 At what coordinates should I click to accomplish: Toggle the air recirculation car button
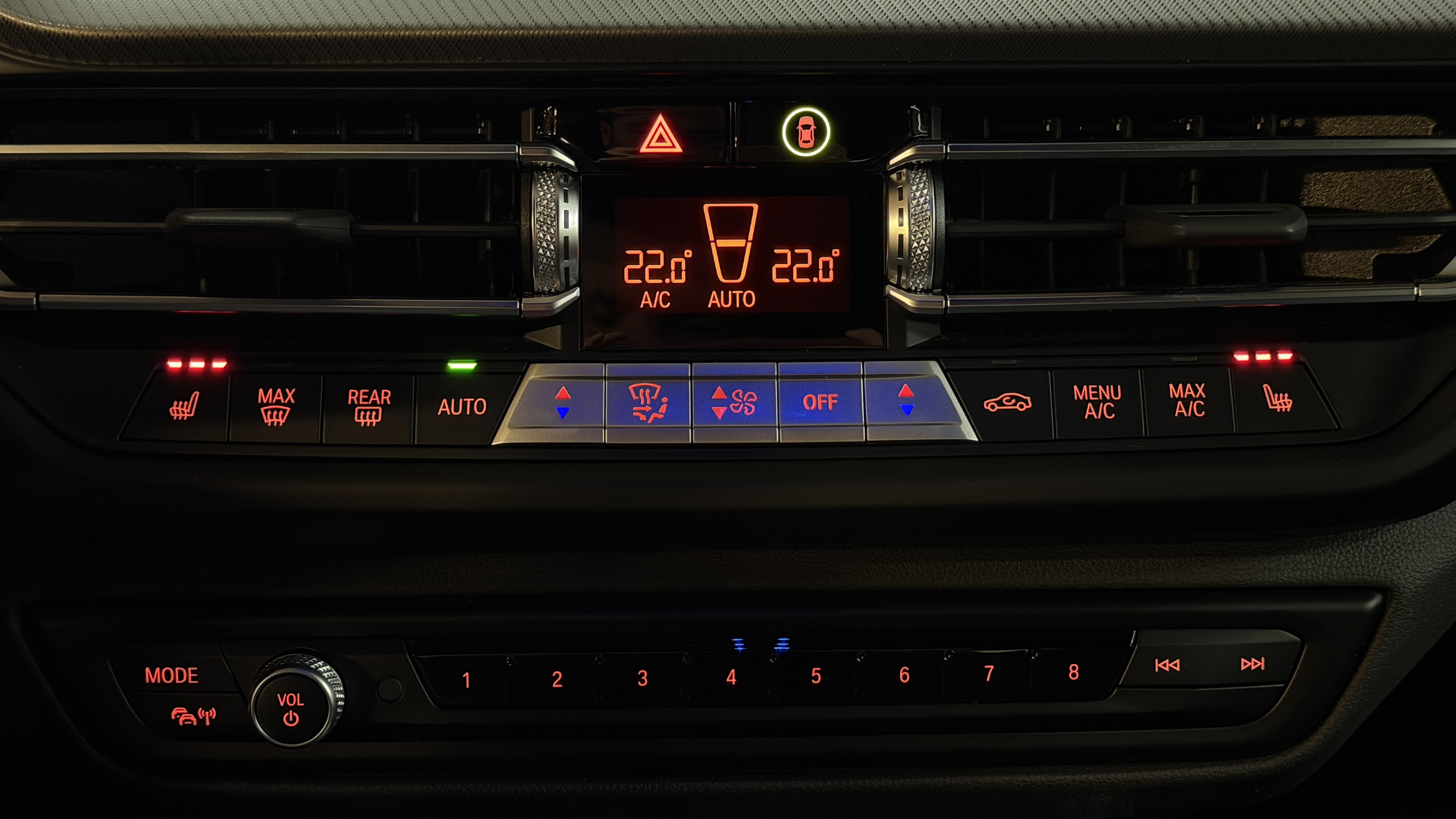coord(1007,402)
